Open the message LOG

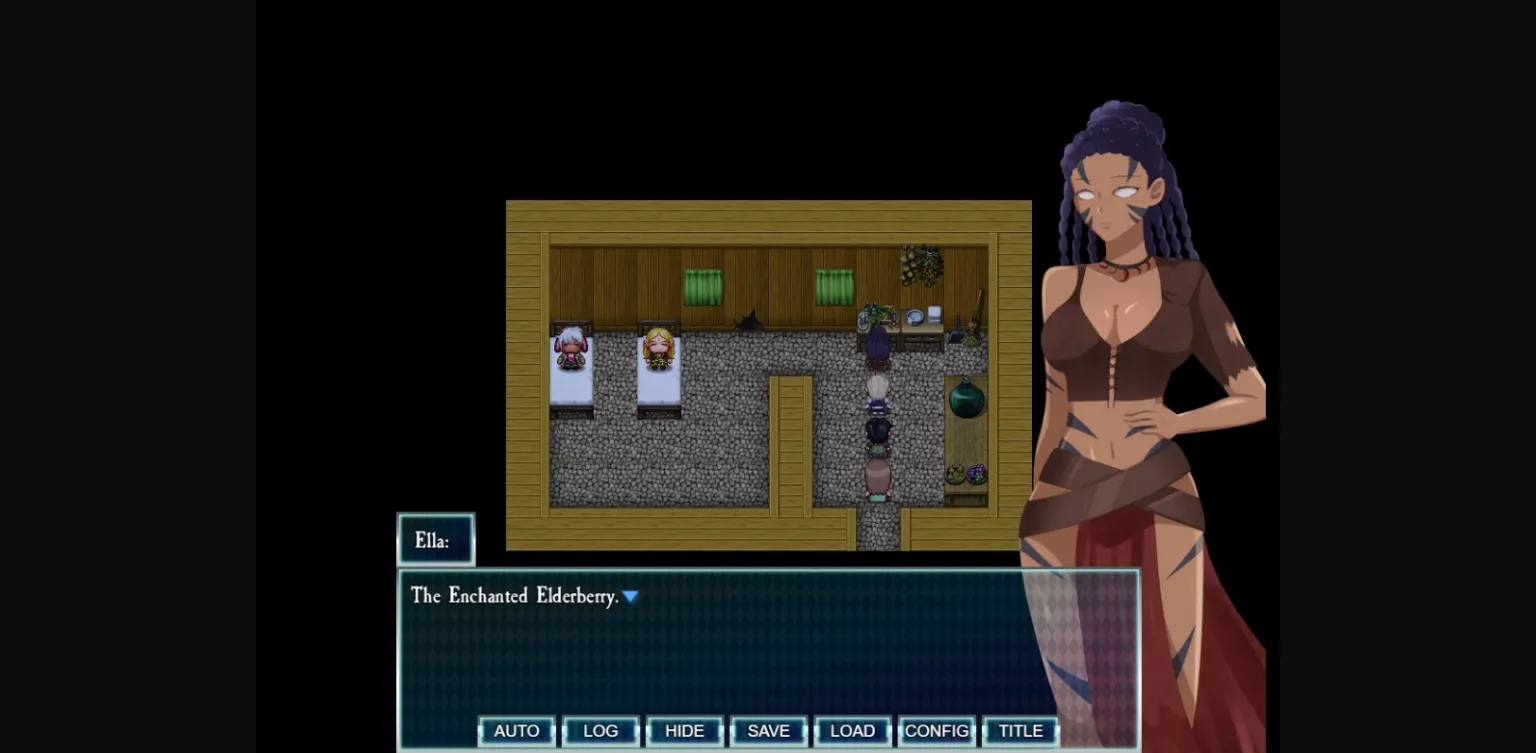[x=600, y=731]
